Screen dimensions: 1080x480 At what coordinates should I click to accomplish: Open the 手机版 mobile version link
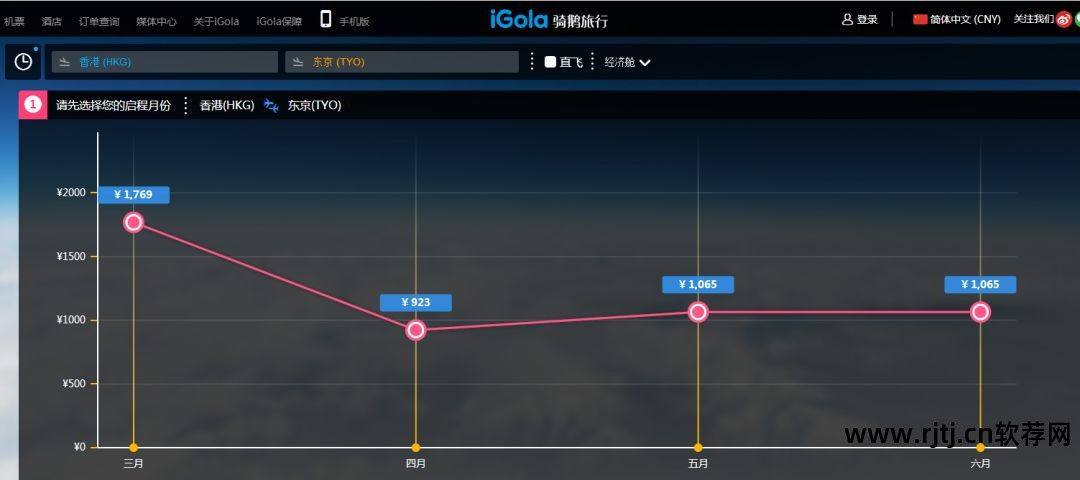point(345,20)
